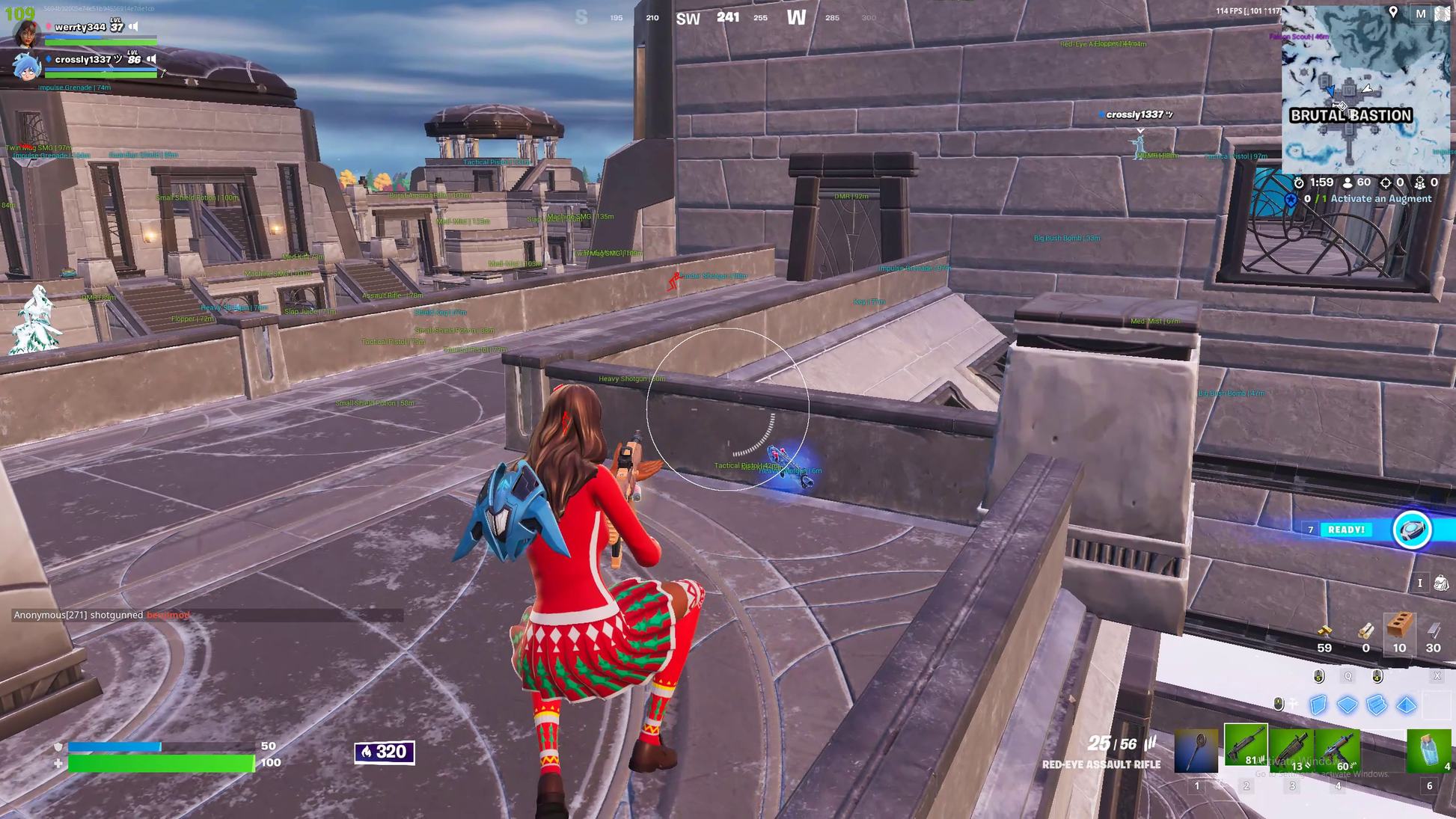This screenshot has height=819, width=1456.
Task: Equip the Red-Eye Assault Rifle slot
Action: coord(1246,746)
